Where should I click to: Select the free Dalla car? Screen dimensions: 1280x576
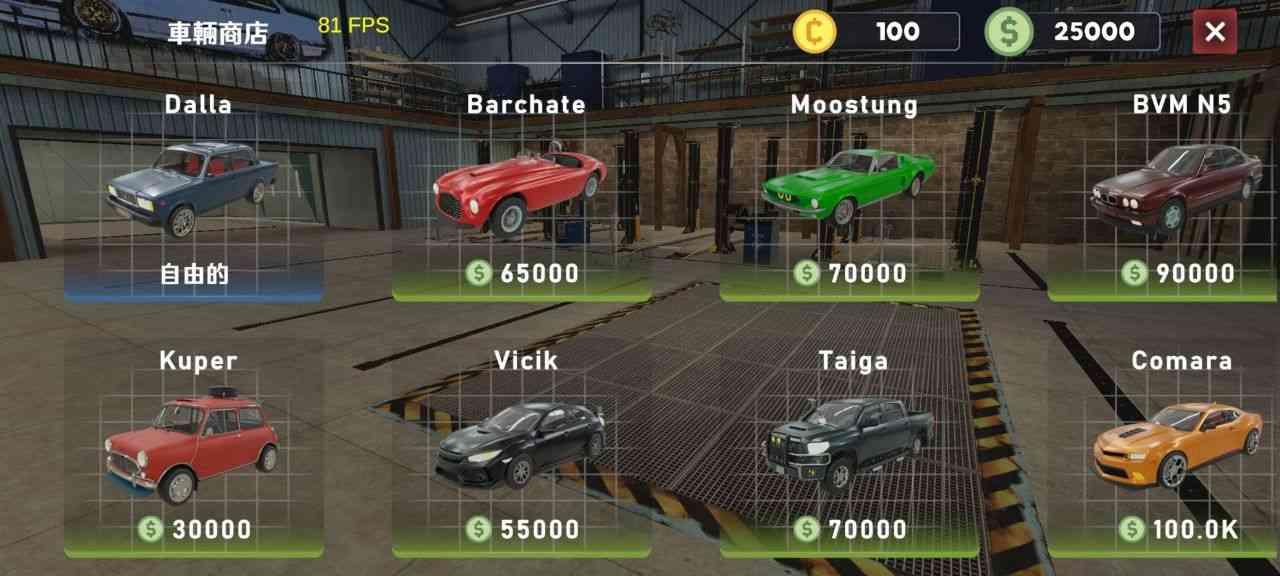(x=193, y=192)
